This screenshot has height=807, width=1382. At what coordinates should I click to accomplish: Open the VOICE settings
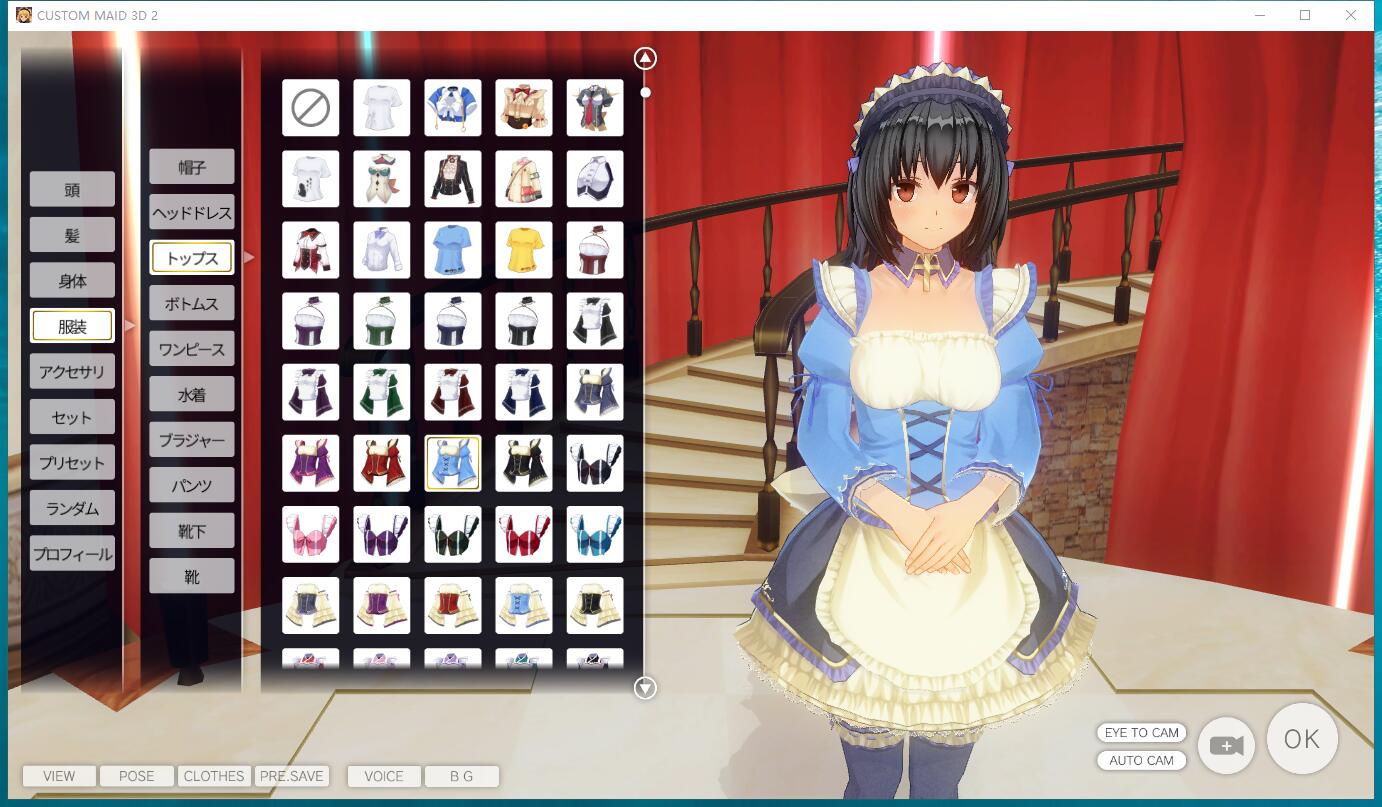384,776
